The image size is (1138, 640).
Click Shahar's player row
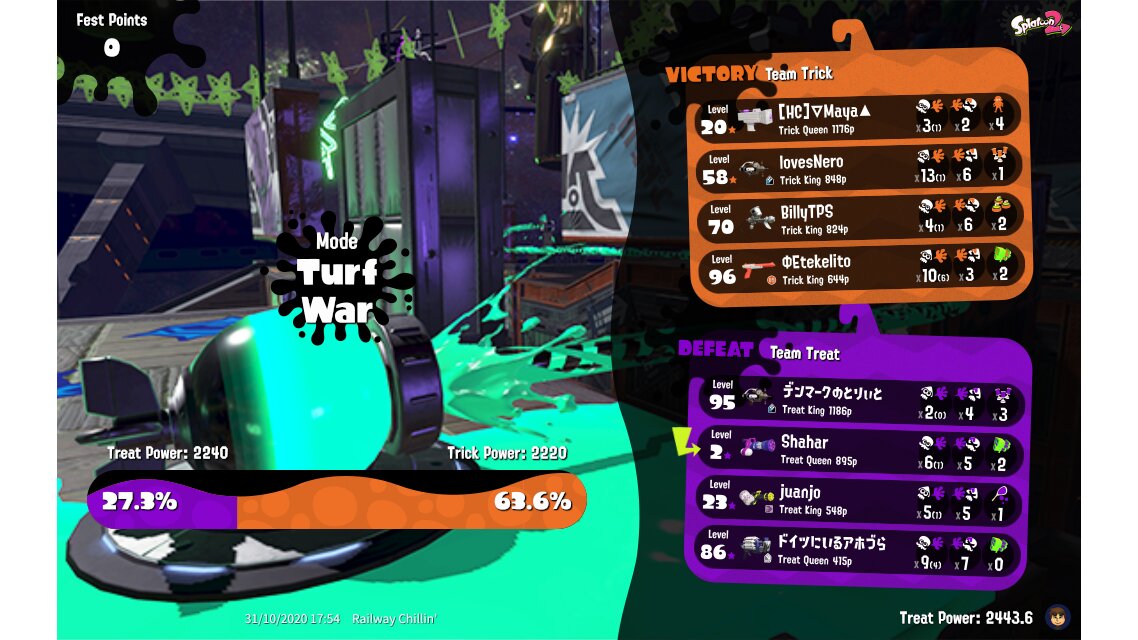pyautogui.click(x=859, y=450)
